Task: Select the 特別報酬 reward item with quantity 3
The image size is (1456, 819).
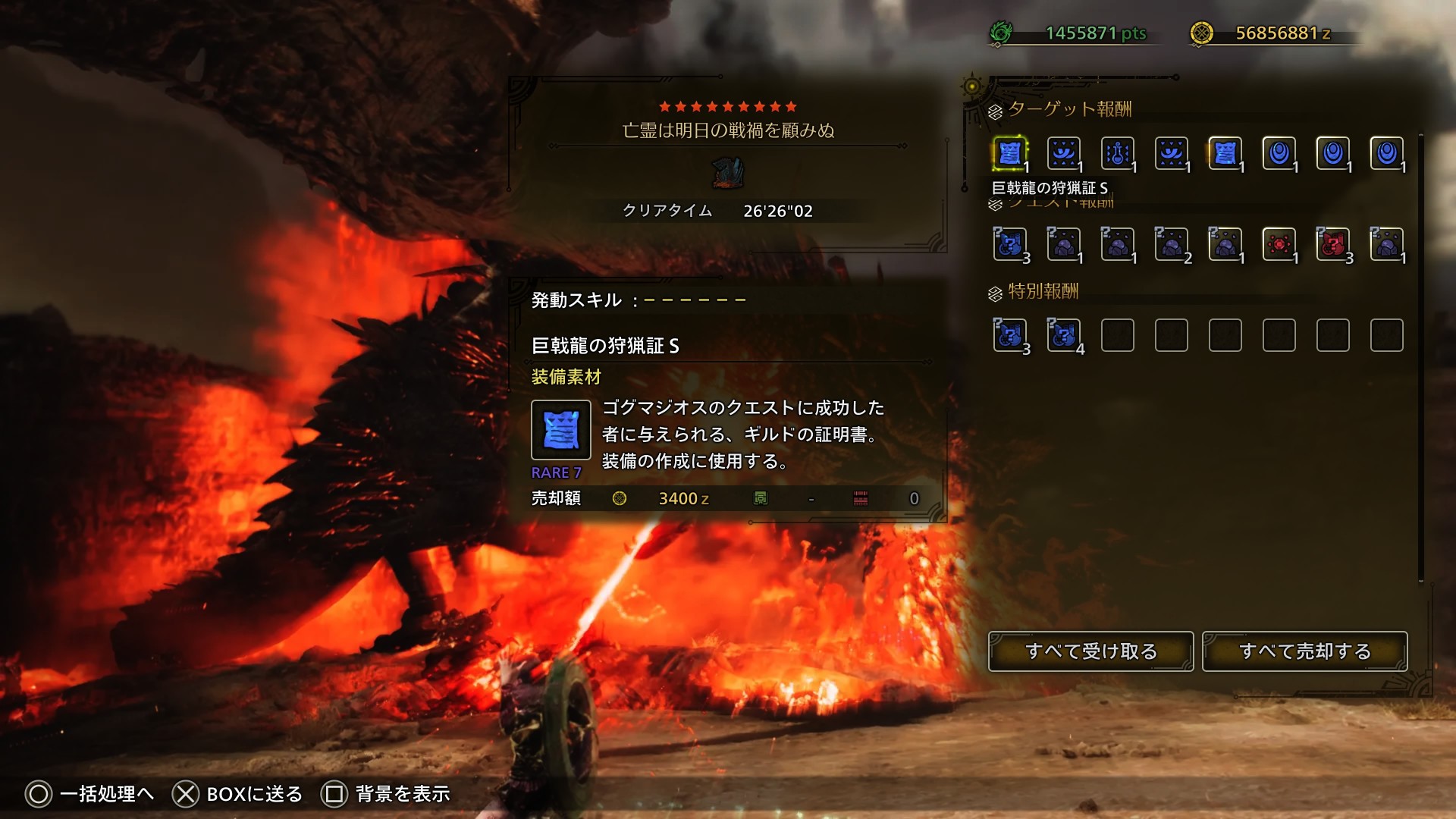Action: pyautogui.click(x=1009, y=335)
